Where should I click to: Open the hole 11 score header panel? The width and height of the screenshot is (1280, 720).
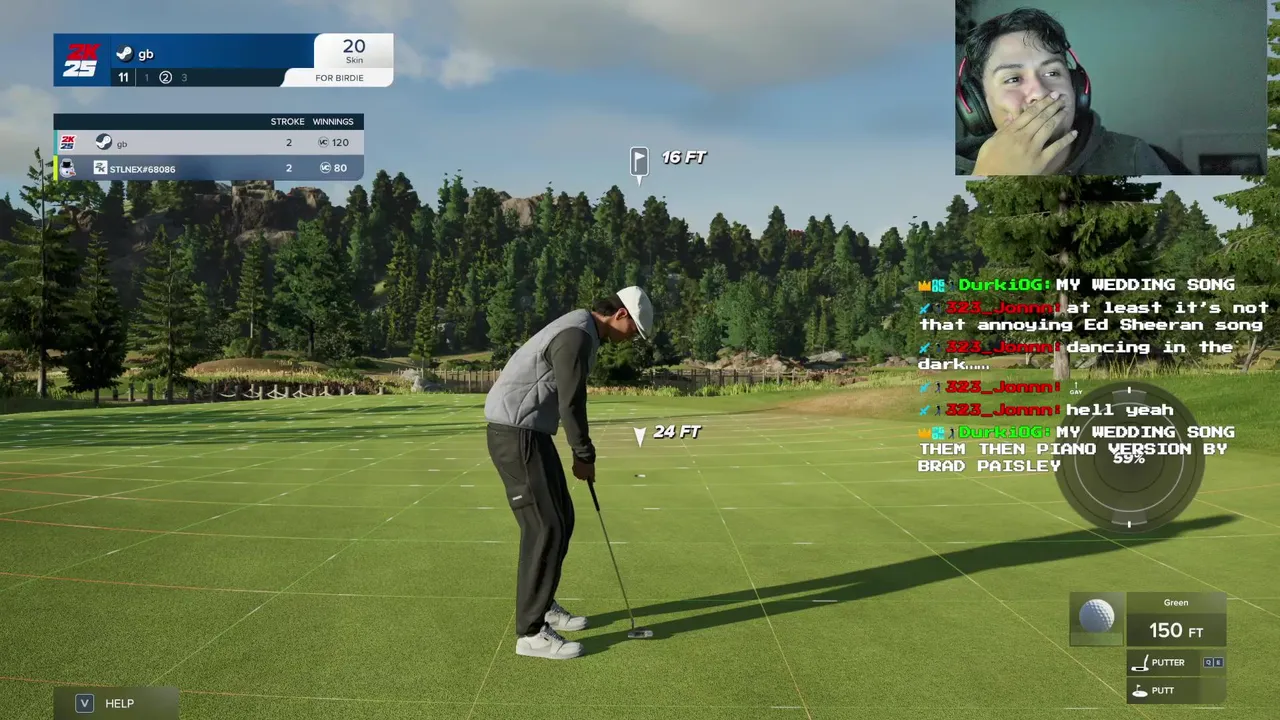222,60
